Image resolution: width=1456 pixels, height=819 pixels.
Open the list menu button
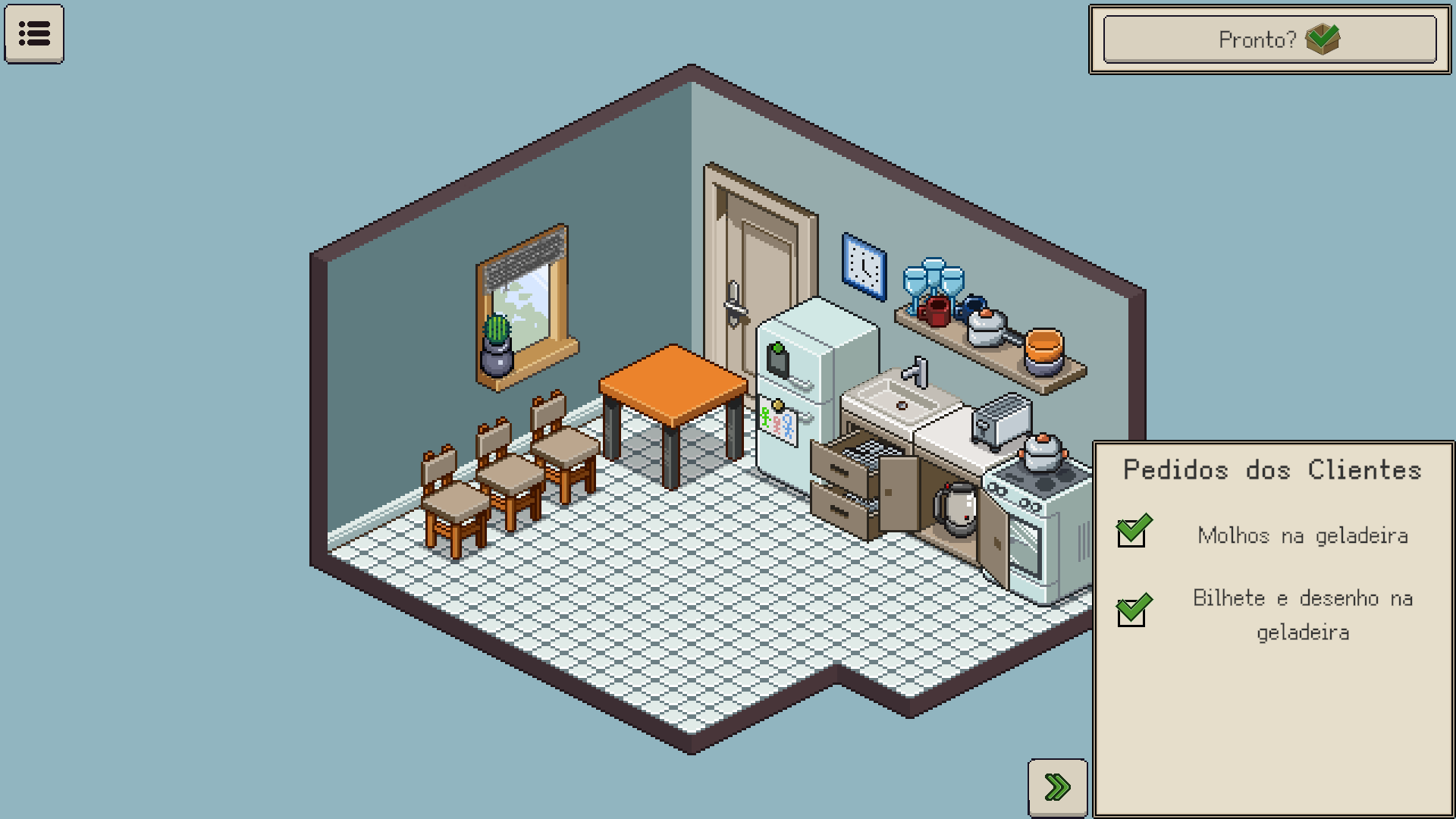(x=34, y=33)
